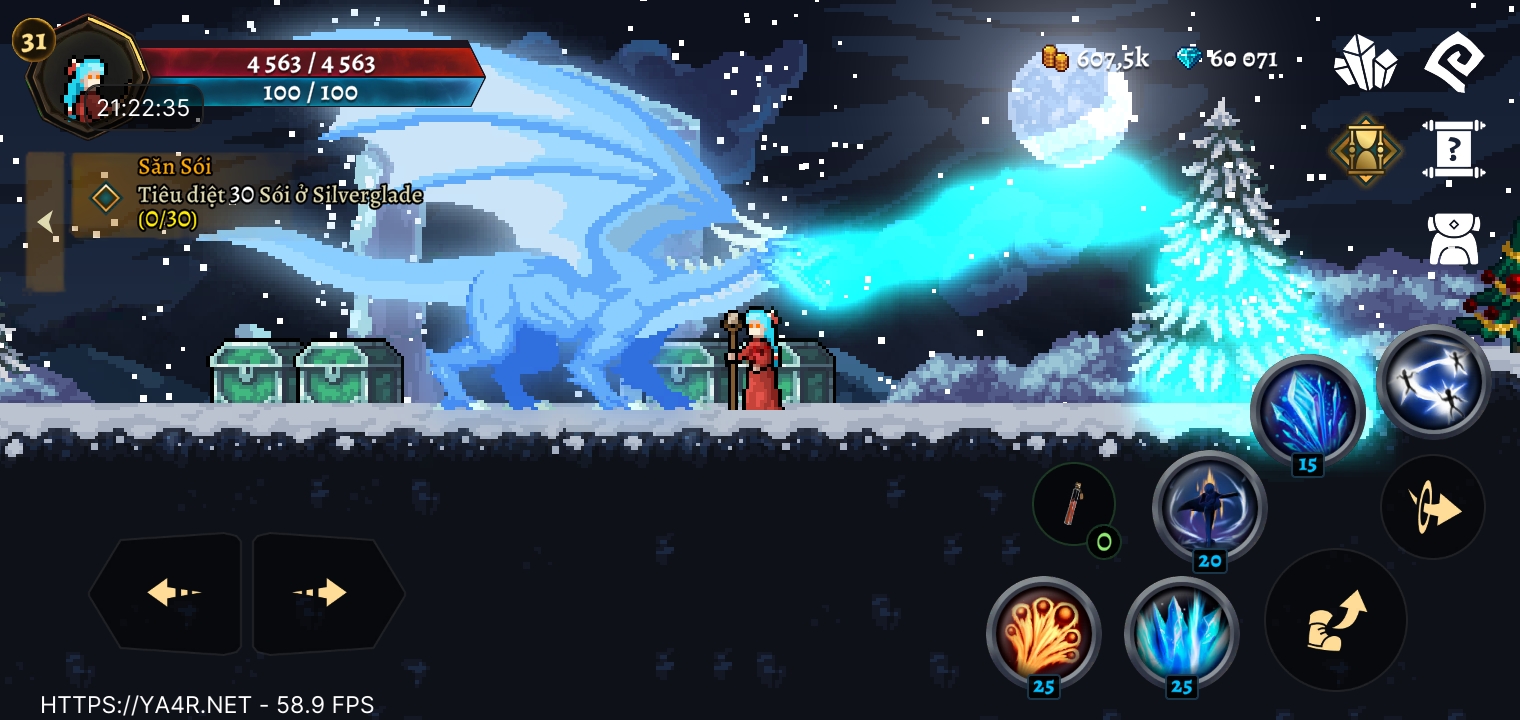Viewport: 1520px width, 720px height.
Task: Move left with the left arrow button
Action: pyautogui.click(x=167, y=593)
